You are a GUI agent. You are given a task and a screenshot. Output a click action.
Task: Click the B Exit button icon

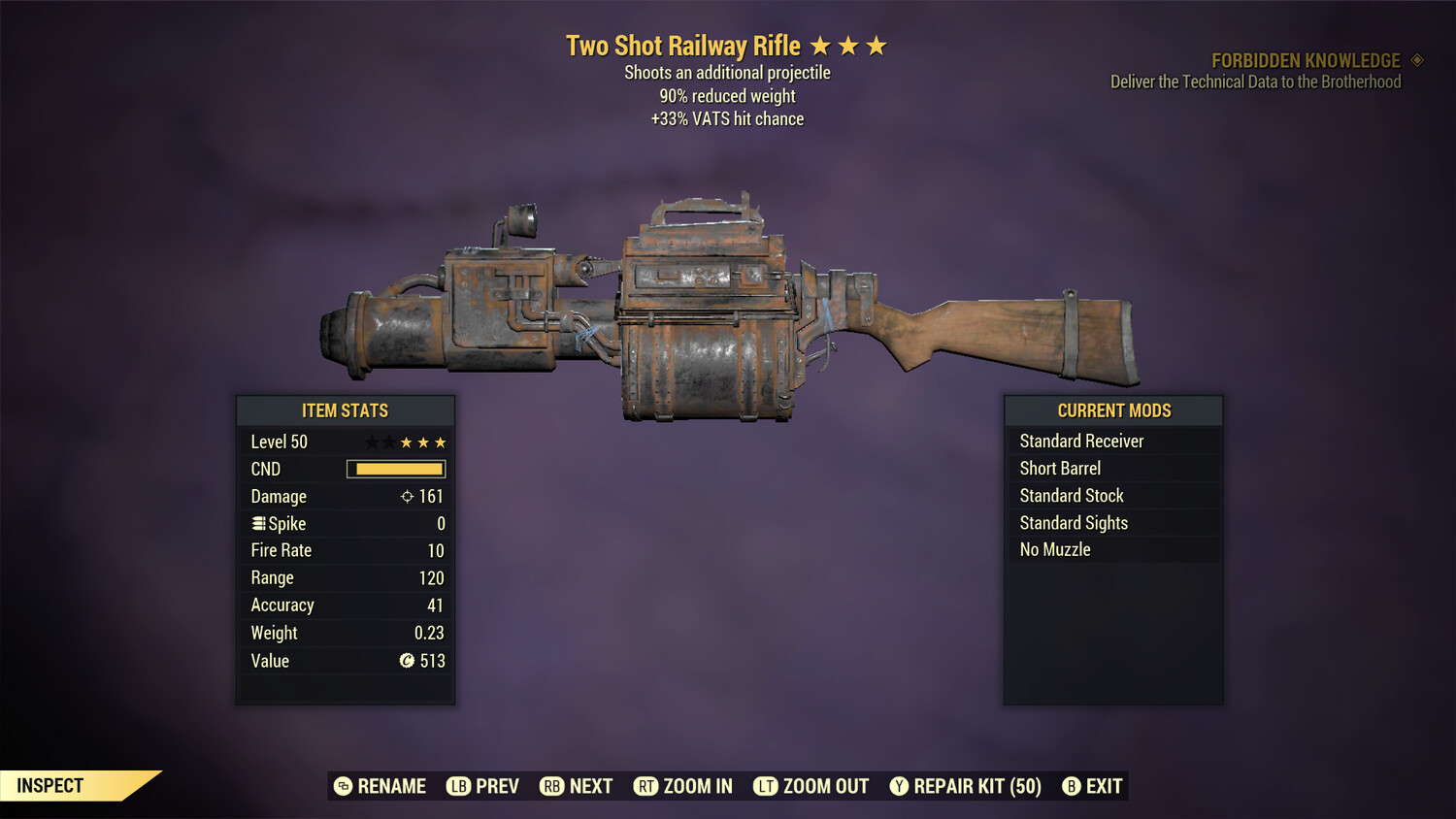point(1073,786)
